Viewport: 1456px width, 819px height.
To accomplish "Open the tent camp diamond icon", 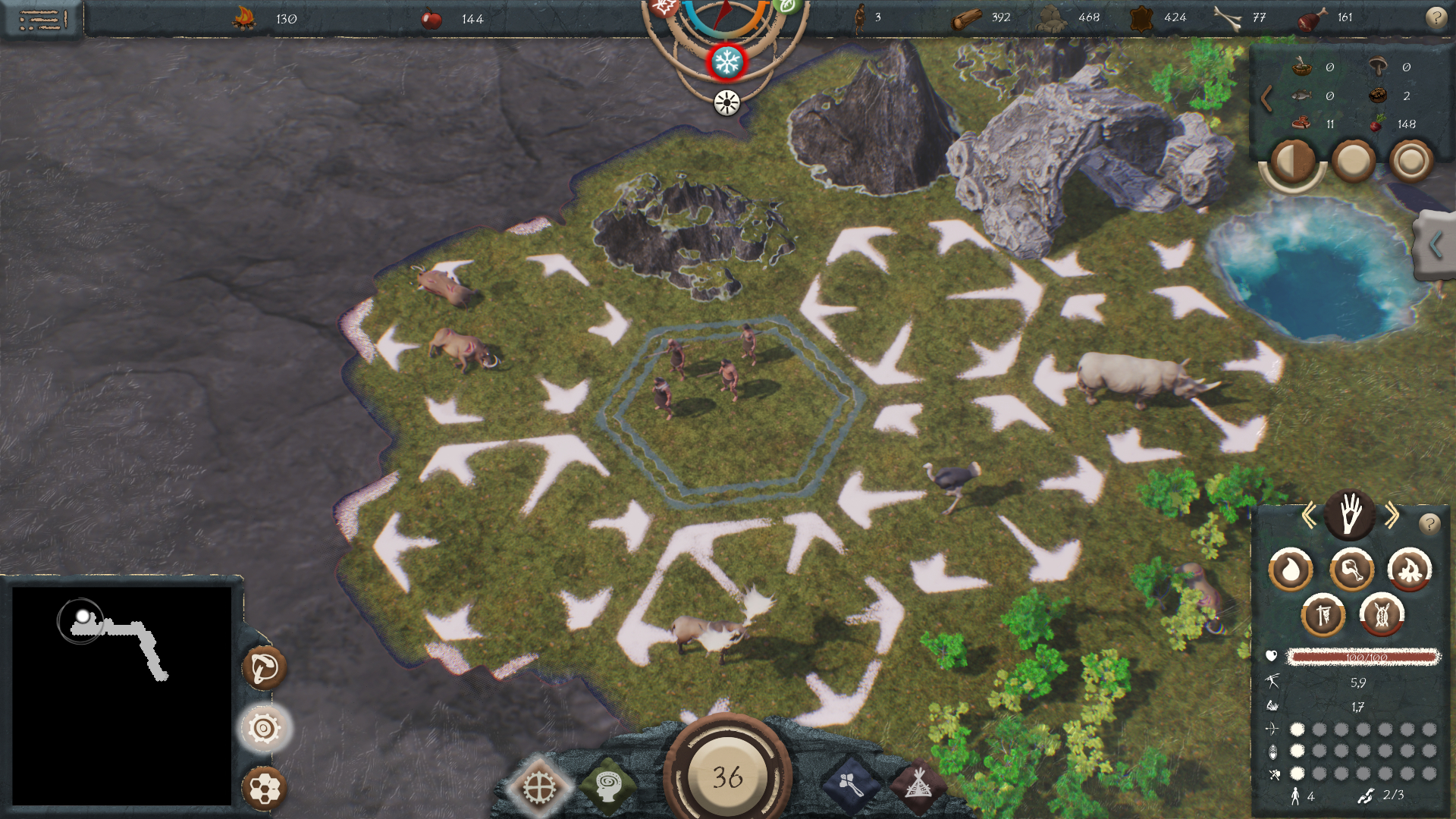I will (x=918, y=786).
